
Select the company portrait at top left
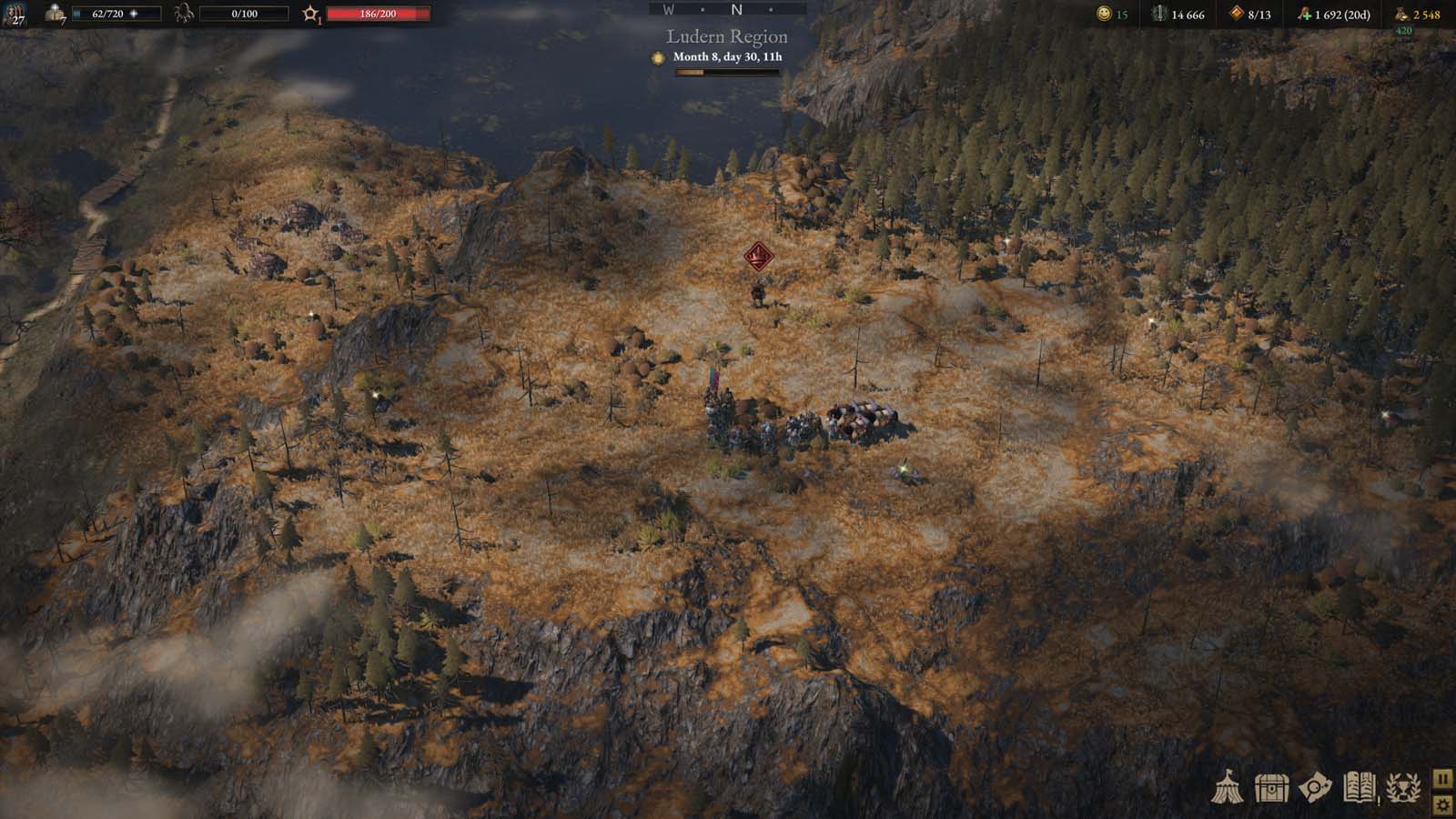click(x=15, y=14)
